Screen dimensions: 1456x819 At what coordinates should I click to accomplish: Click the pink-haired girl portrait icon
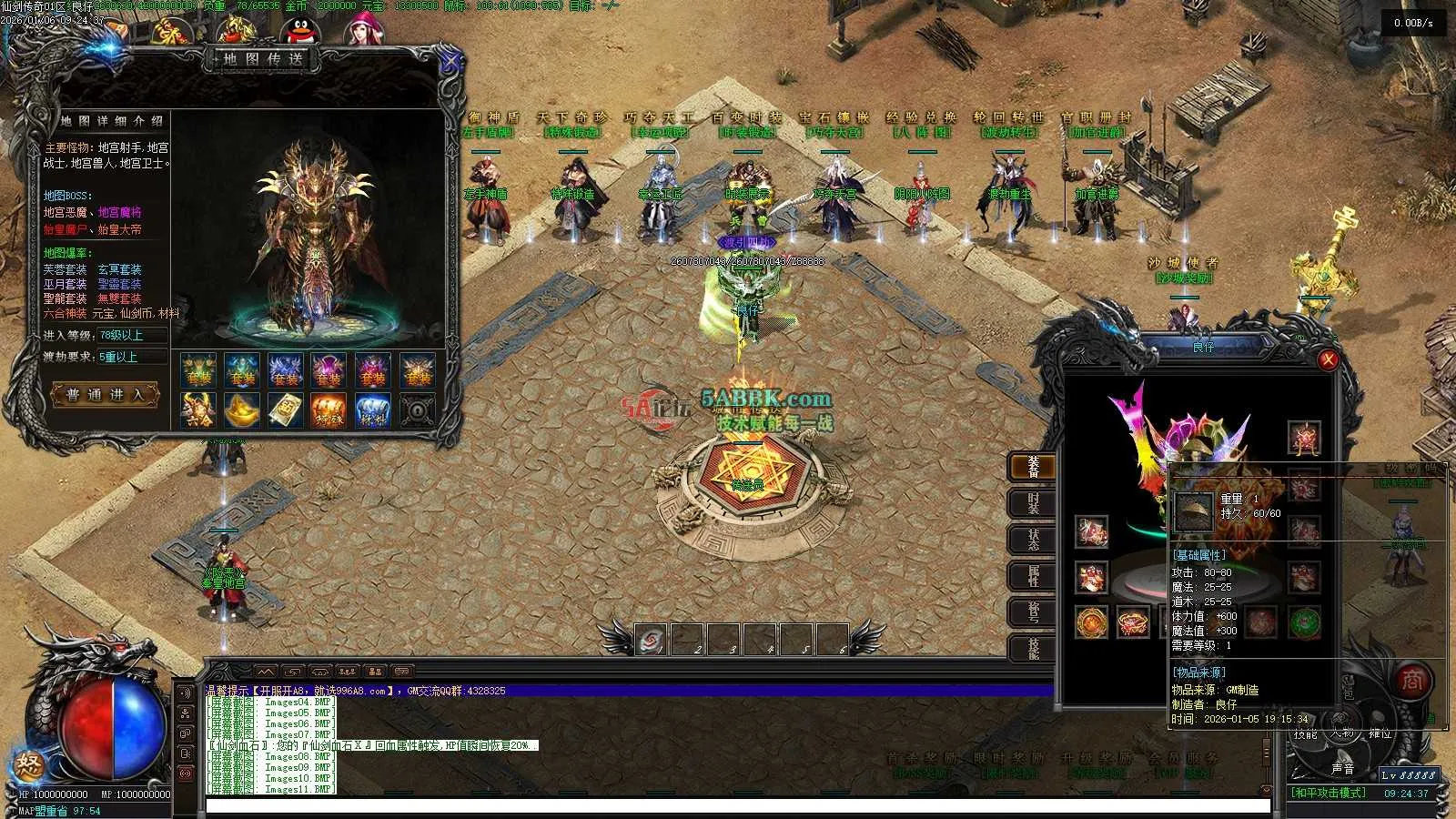(x=360, y=31)
